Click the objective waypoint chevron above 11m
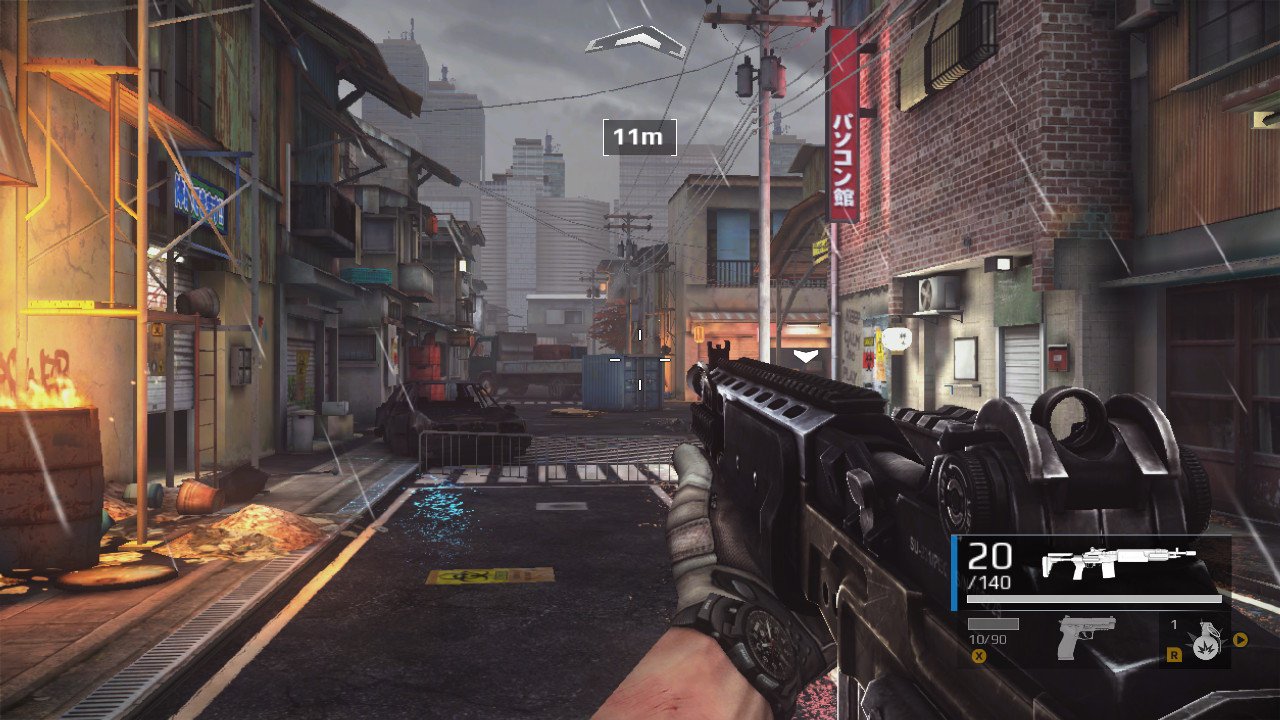 pos(635,42)
